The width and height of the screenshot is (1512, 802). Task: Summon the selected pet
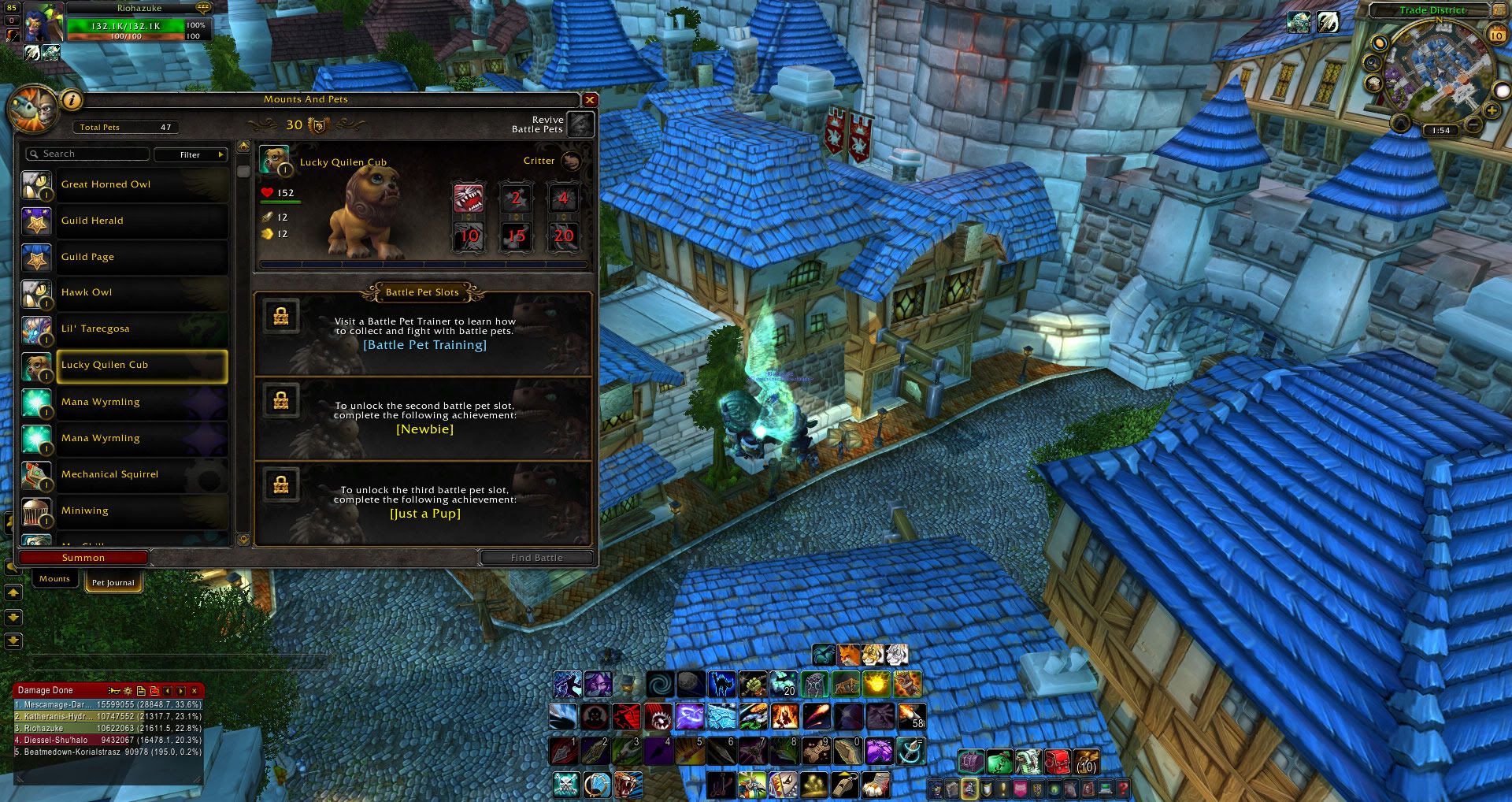tap(83, 558)
